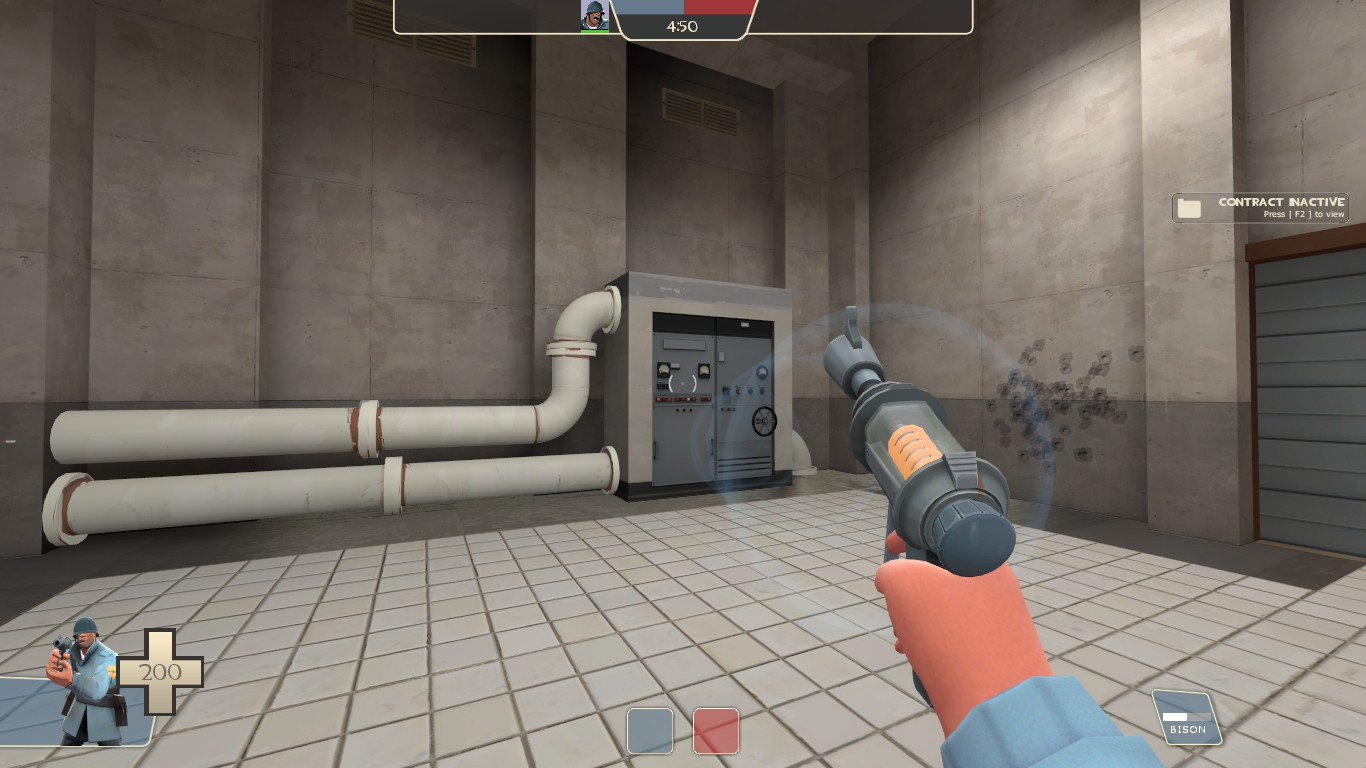
Task: Toggle the blue team indicator square
Action: pyautogui.click(x=650, y=732)
